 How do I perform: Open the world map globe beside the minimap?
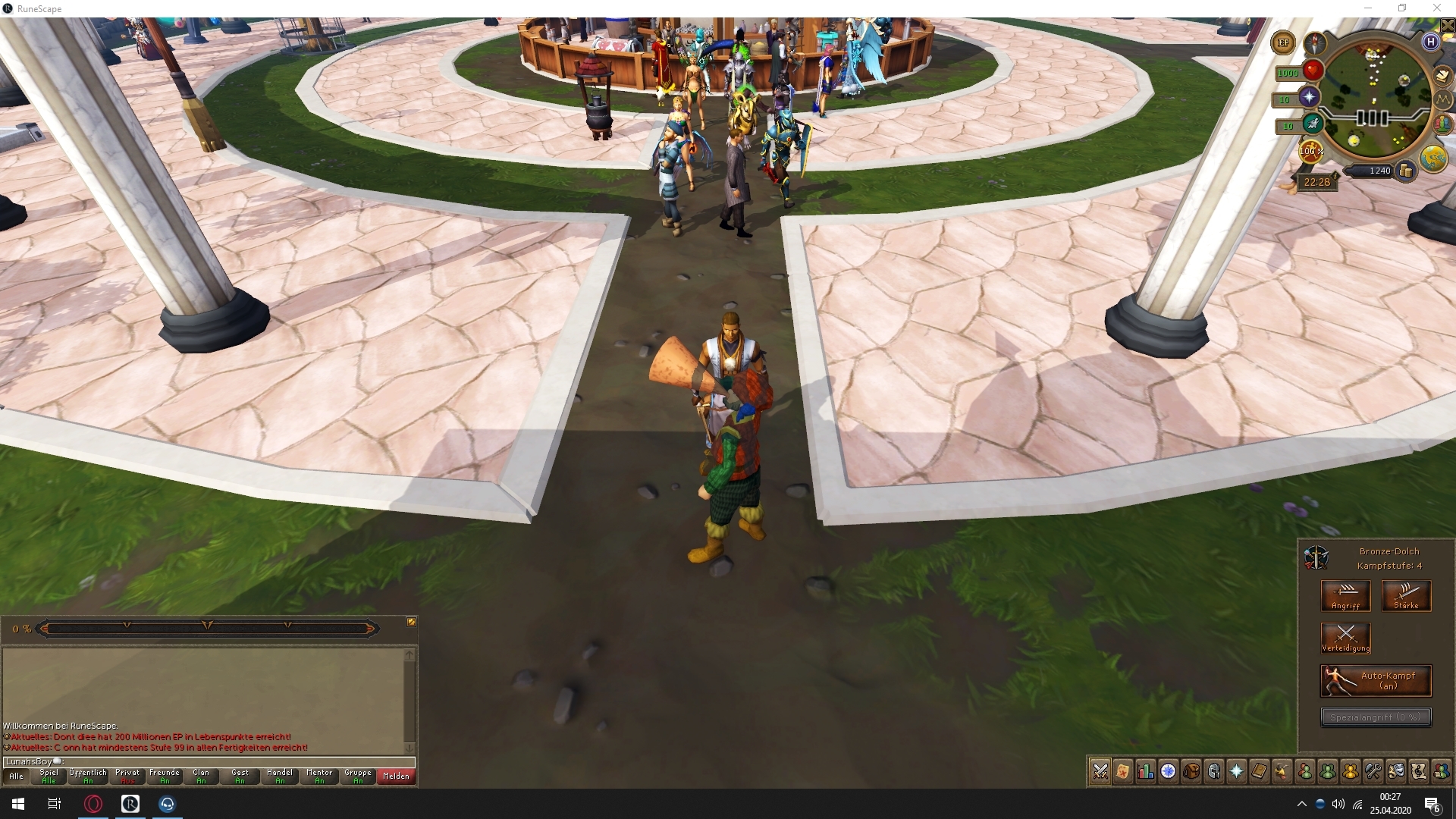tap(1433, 158)
